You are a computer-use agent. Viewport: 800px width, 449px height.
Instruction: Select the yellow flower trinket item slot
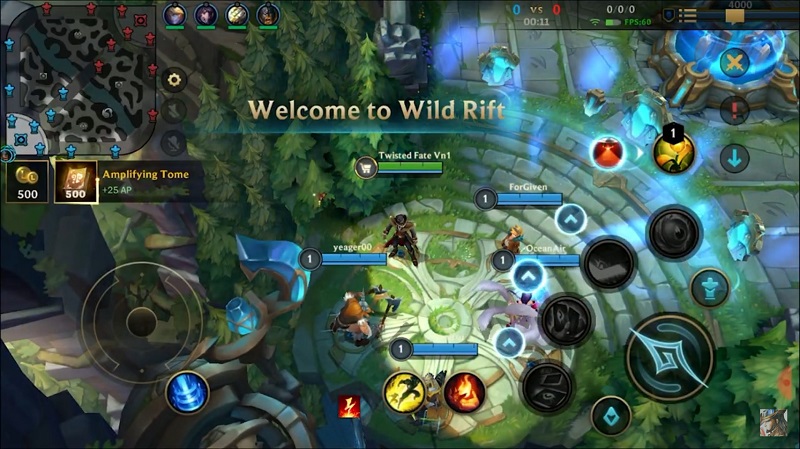pyautogui.click(x=673, y=152)
